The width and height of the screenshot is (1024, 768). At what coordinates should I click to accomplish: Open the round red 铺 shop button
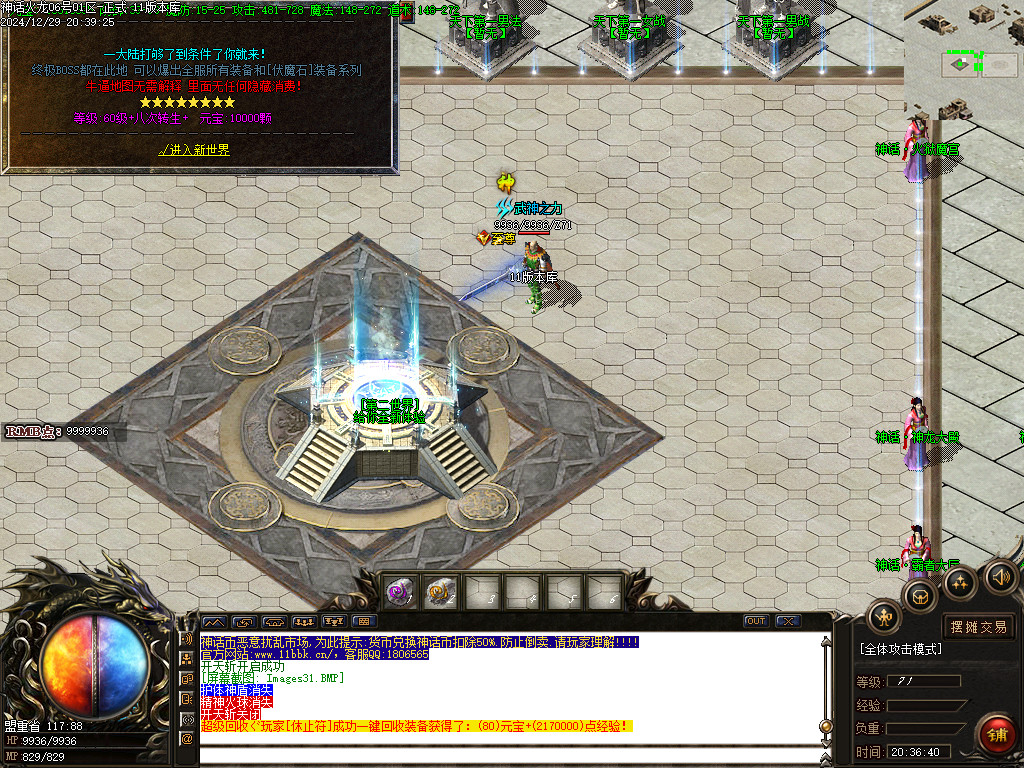(x=996, y=735)
